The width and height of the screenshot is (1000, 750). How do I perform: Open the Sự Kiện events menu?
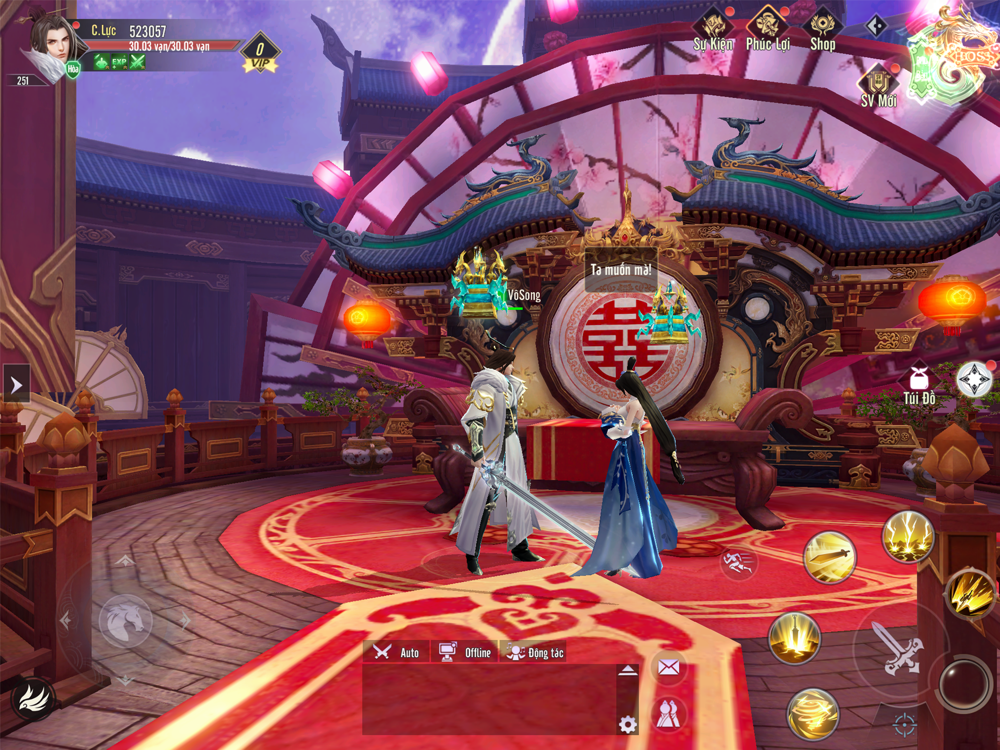[x=713, y=28]
